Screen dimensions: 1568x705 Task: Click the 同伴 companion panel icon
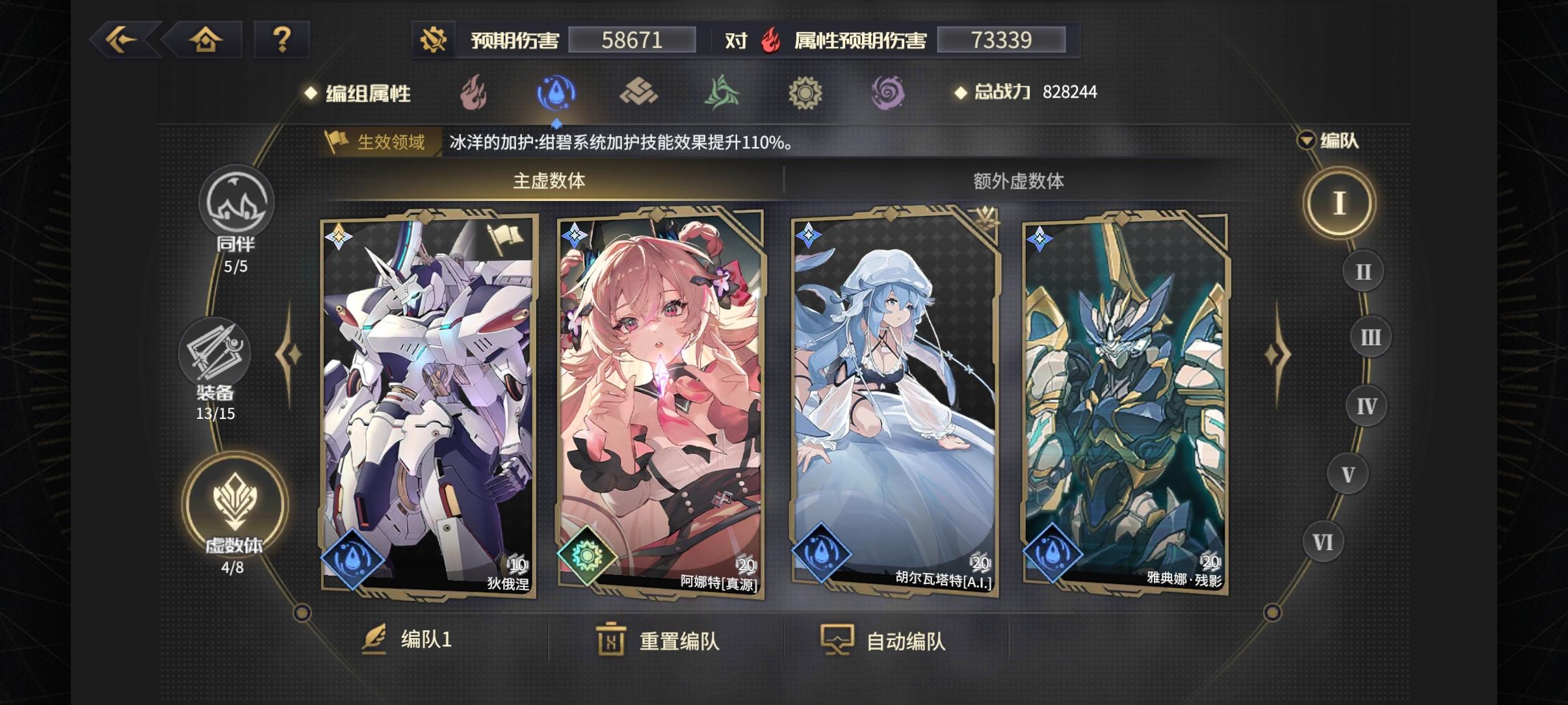click(238, 204)
